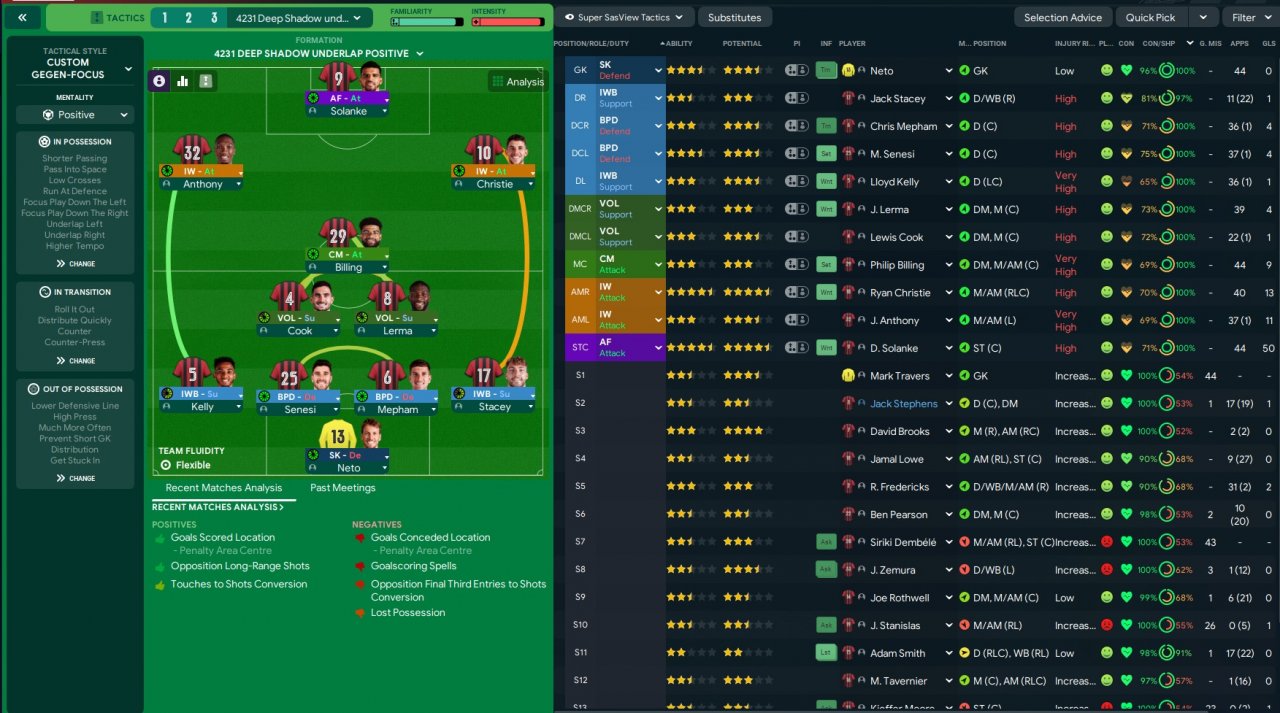
Task: Open the 4231 Deep Shadow tactic dropdown
Action: pyautogui.click(x=299, y=18)
